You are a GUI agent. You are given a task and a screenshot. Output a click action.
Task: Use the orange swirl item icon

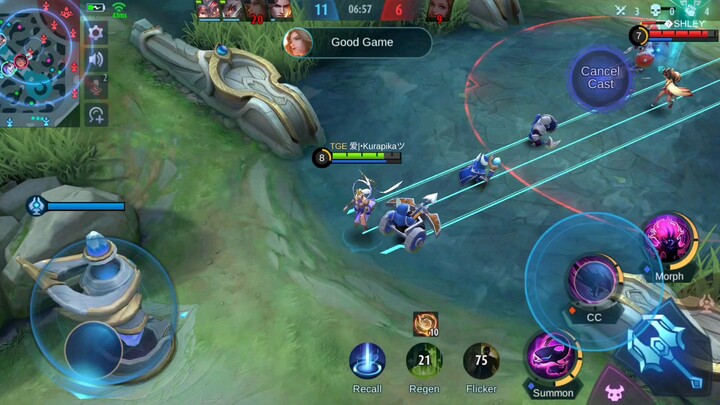click(x=426, y=323)
